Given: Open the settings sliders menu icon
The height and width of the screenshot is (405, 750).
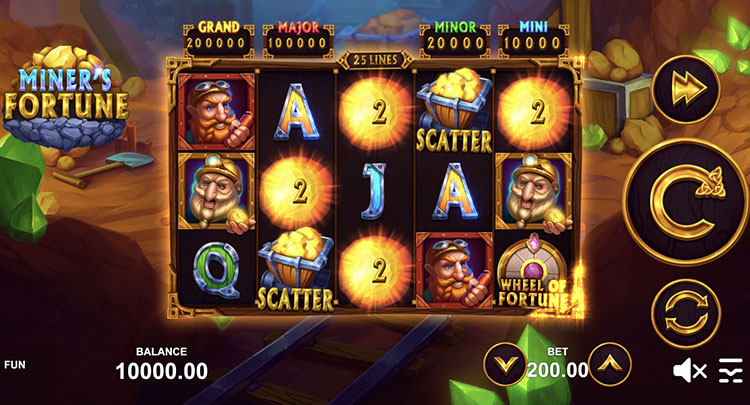Looking at the screenshot, I should (x=731, y=371).
